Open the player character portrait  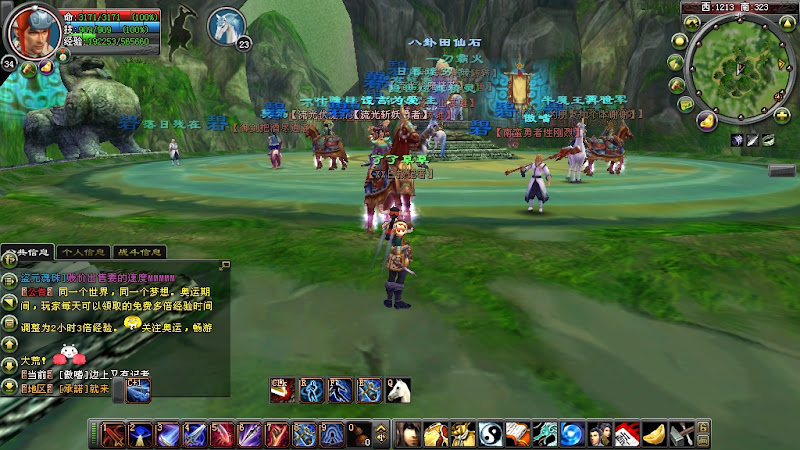pos(31,31)
